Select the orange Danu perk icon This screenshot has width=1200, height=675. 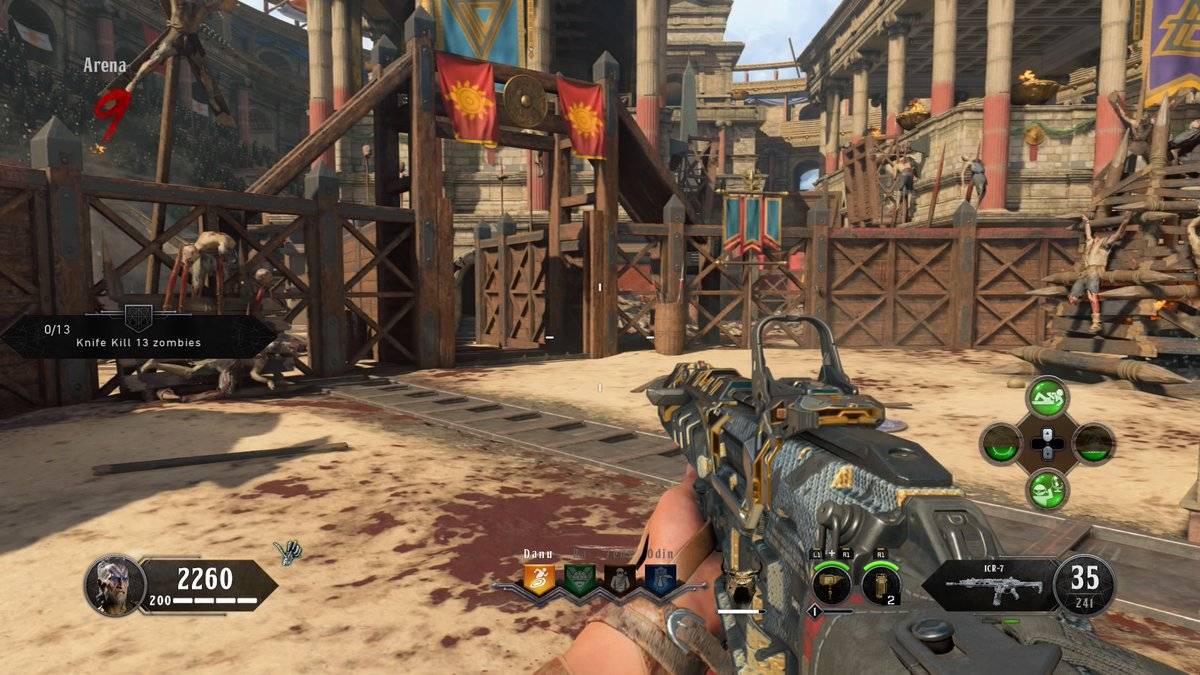[539, 579]
